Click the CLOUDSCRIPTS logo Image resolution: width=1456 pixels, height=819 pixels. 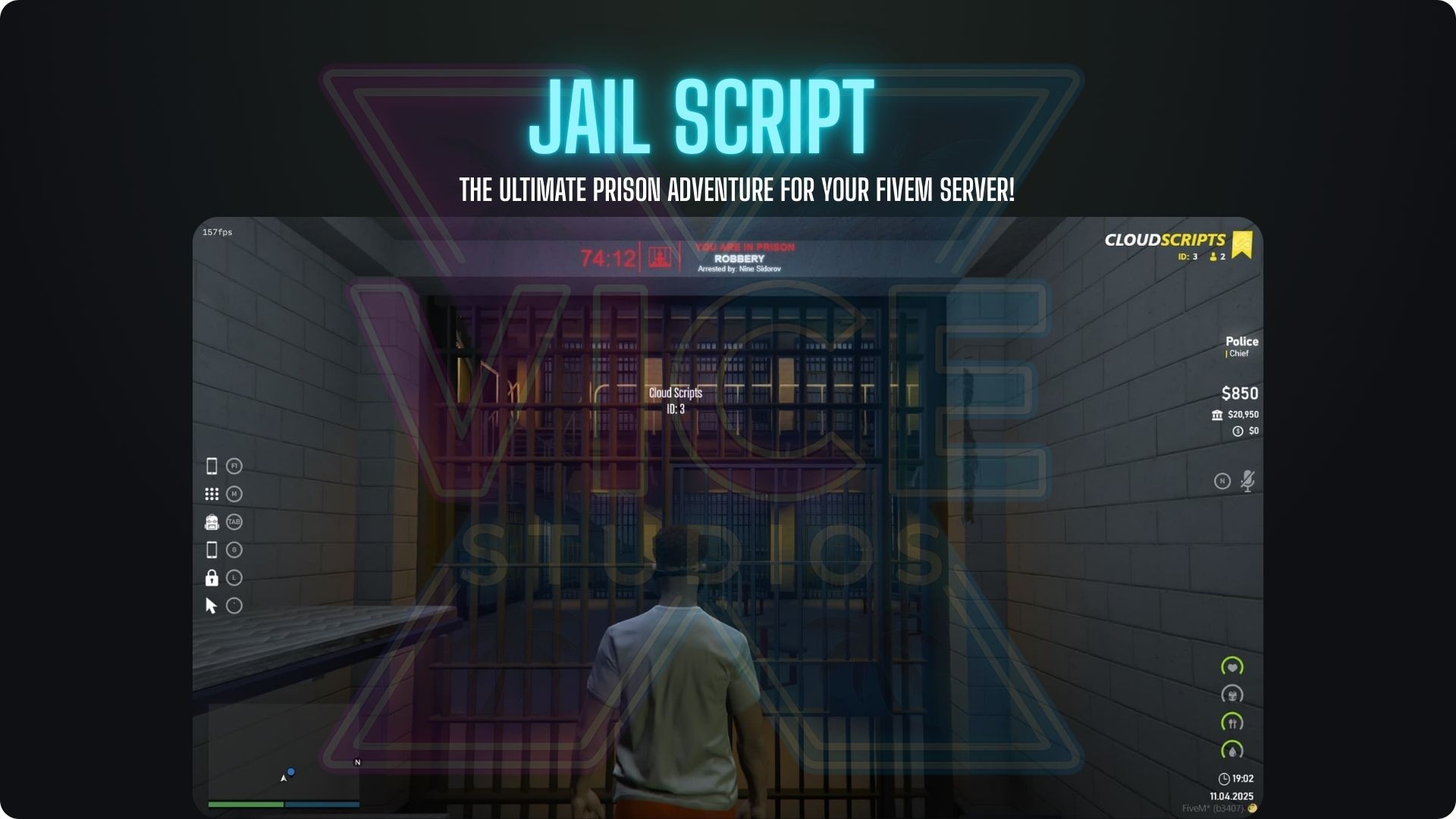point(1166,239)
